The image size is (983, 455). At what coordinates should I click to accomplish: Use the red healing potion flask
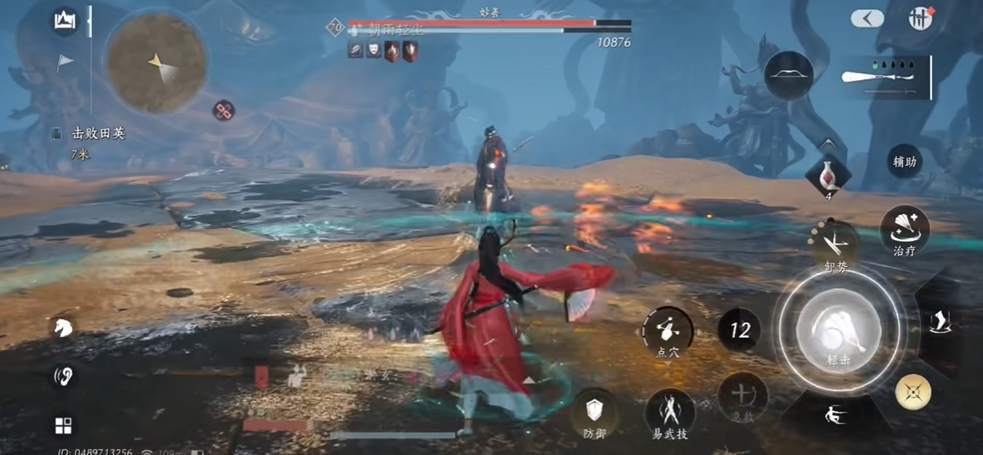coord(828,177)
